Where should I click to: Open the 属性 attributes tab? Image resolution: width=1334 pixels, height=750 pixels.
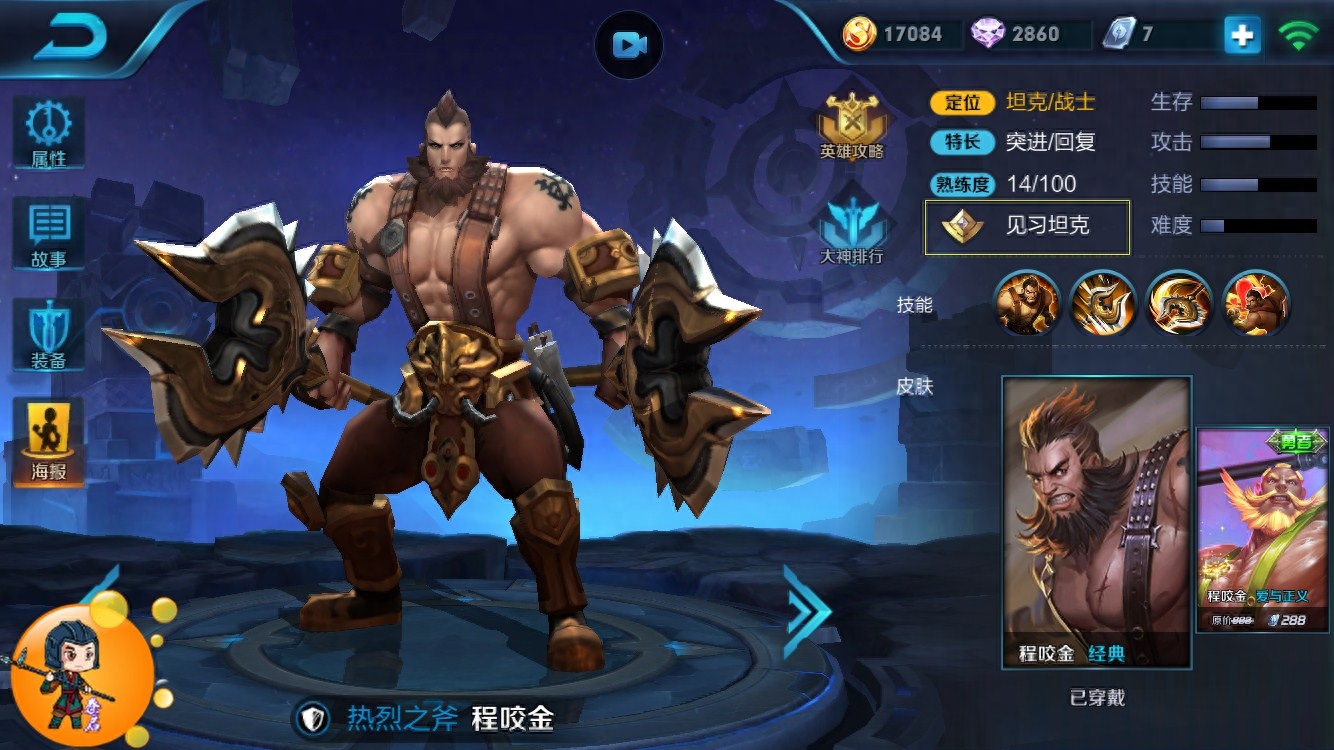[x=48, y=132]
